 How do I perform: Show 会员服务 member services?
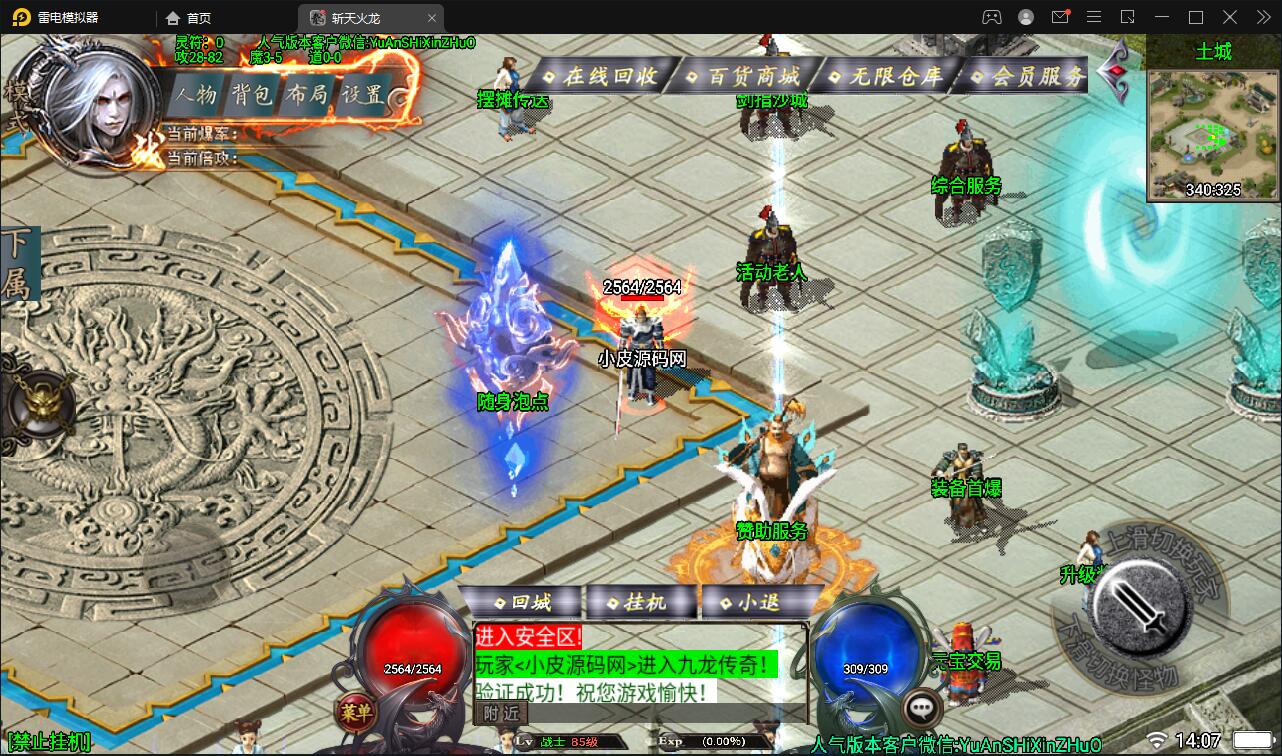click(x=1027, y=76)
